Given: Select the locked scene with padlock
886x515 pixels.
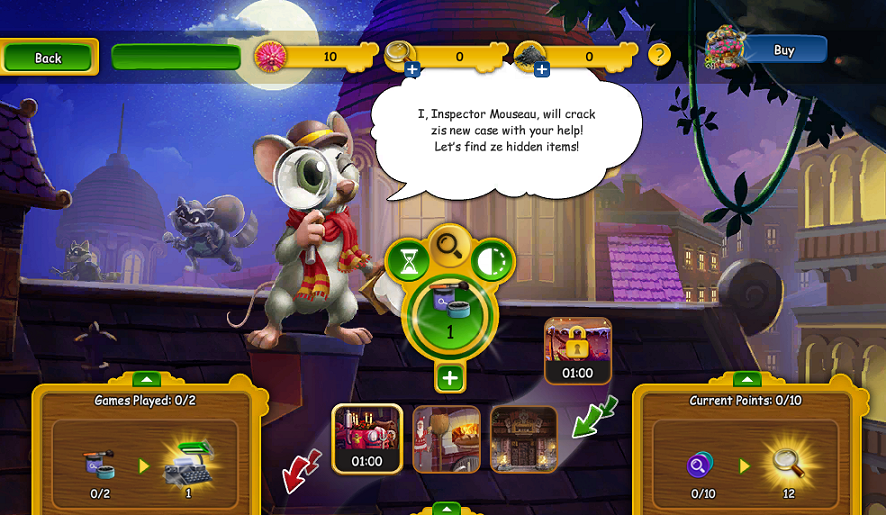Looking at the screenshot, I should (577, 351).
